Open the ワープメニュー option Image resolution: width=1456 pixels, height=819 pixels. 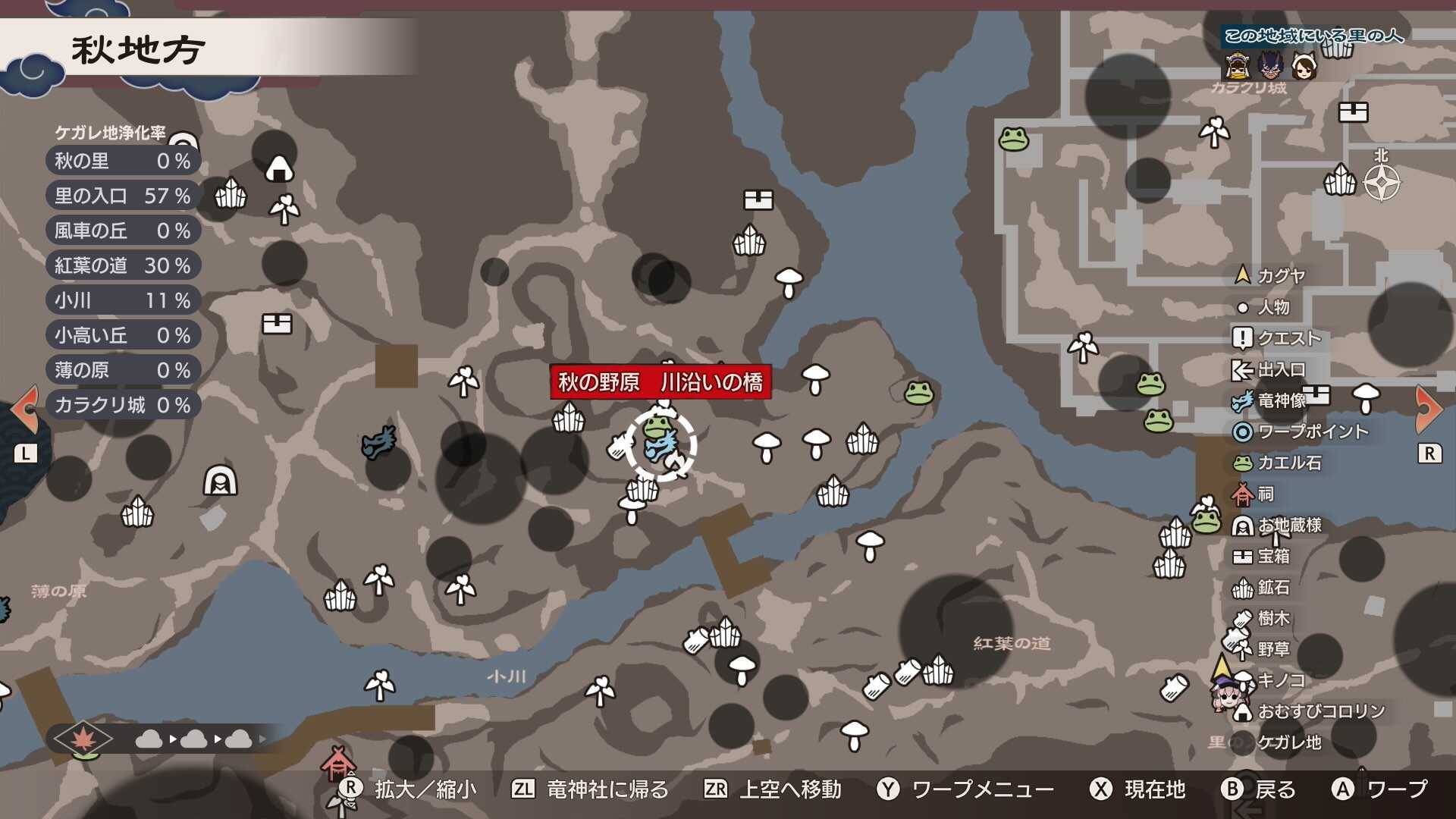pos(971,789)
